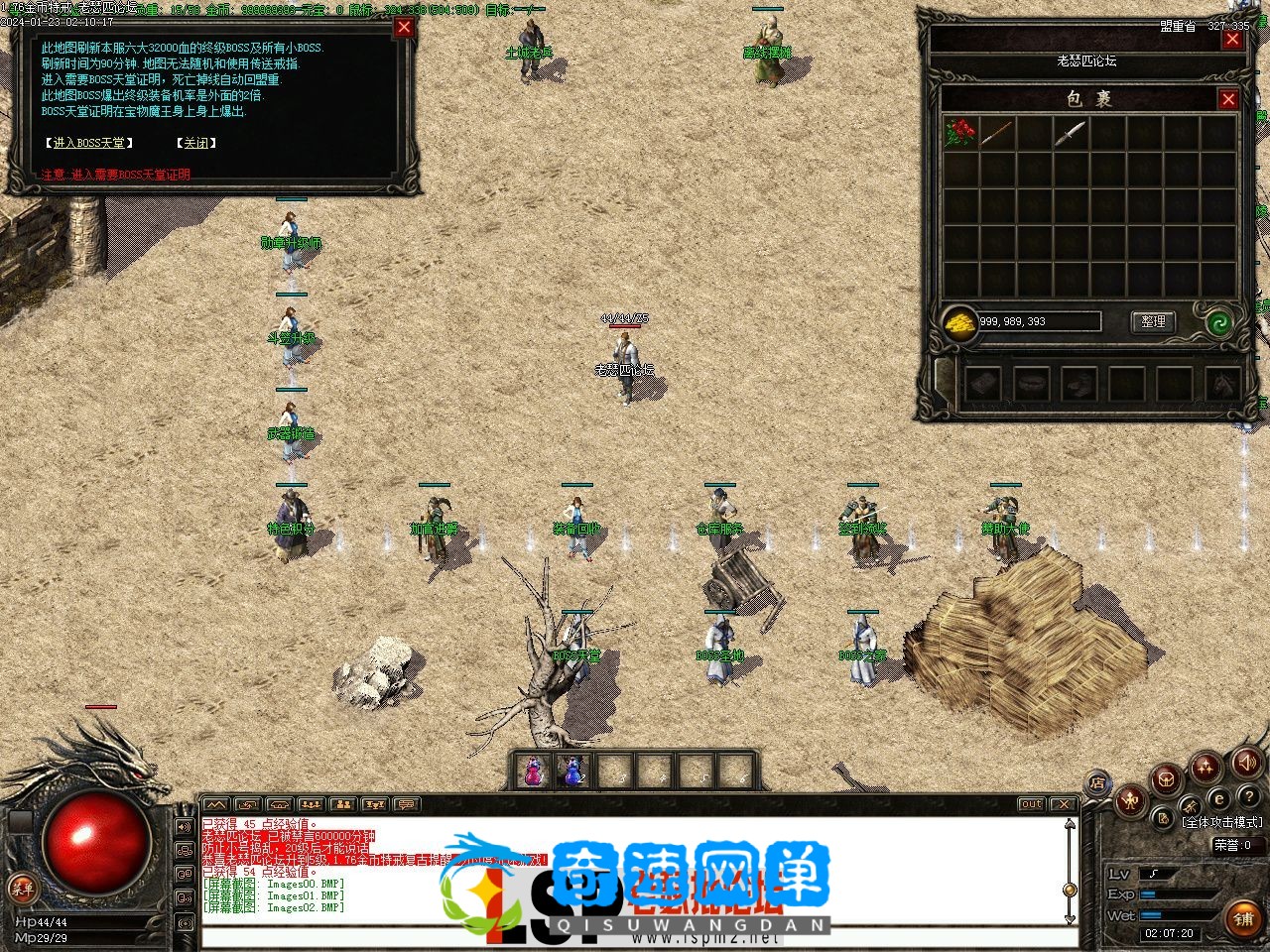Screen dimensions: 1270x952
Task: Close the 包裹 bag panel
Action: coord(1228,99)
